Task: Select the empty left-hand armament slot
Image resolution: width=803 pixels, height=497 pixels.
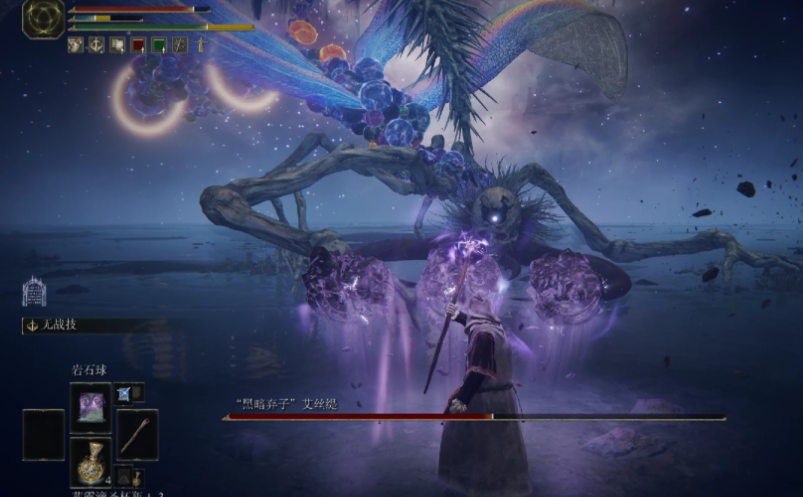Action: (x=43, y=434)
